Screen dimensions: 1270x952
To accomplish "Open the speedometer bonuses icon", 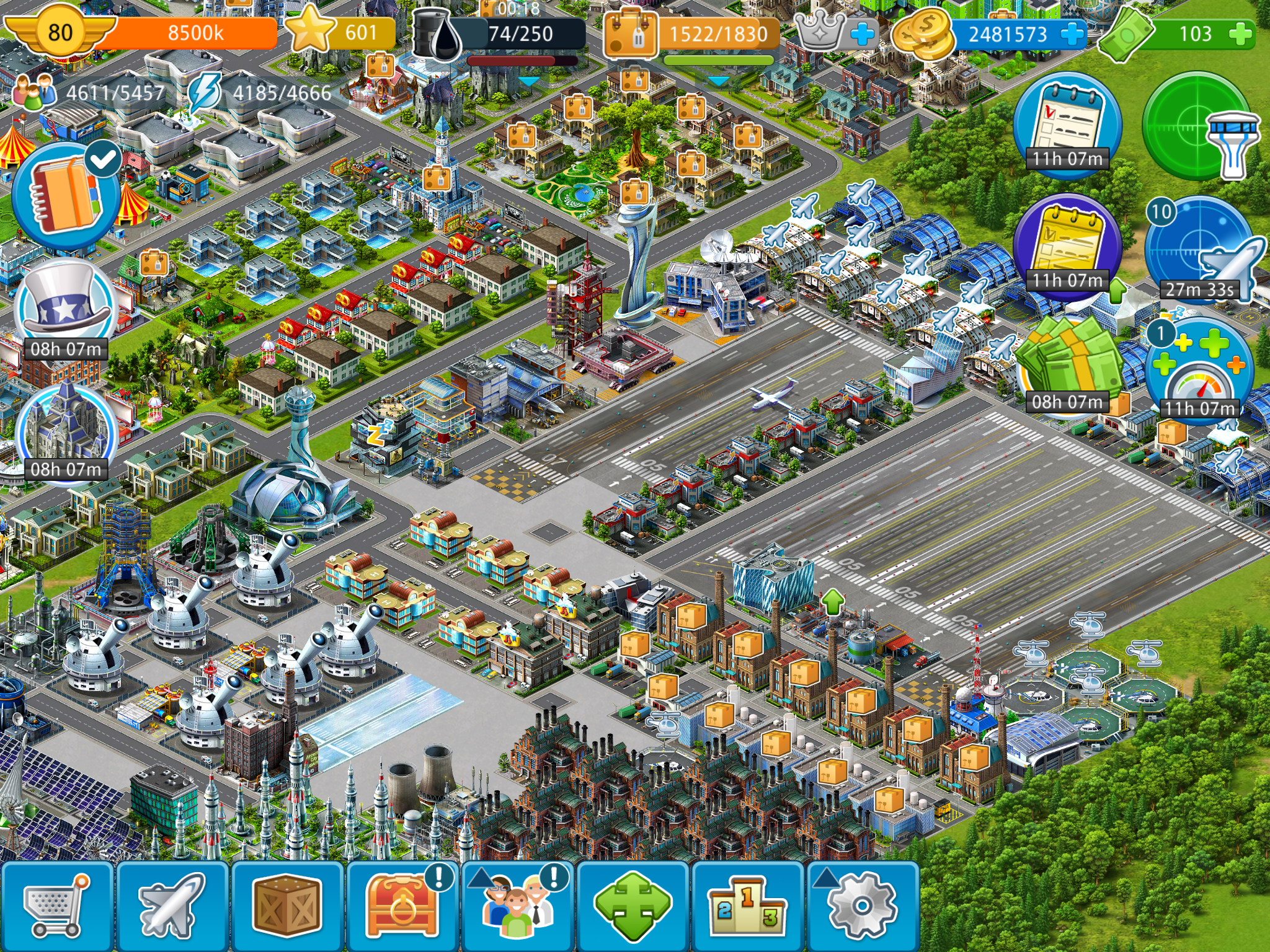I will (x=1200, y=372).
